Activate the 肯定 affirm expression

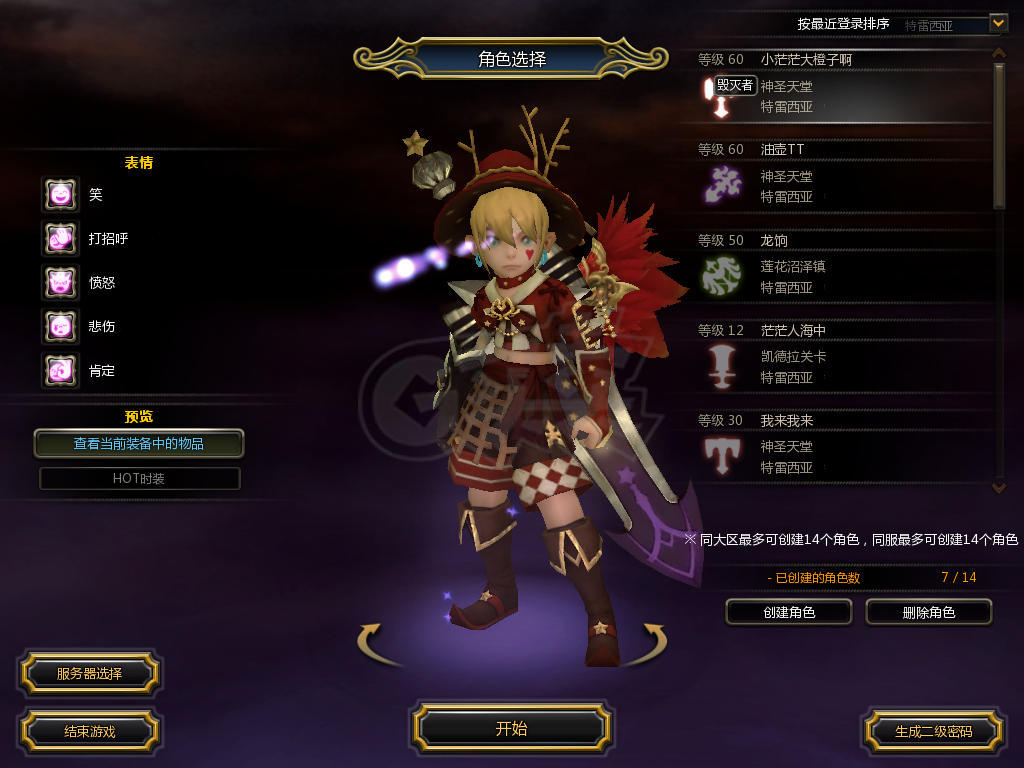pyautogui.click(x=60, y=370)
